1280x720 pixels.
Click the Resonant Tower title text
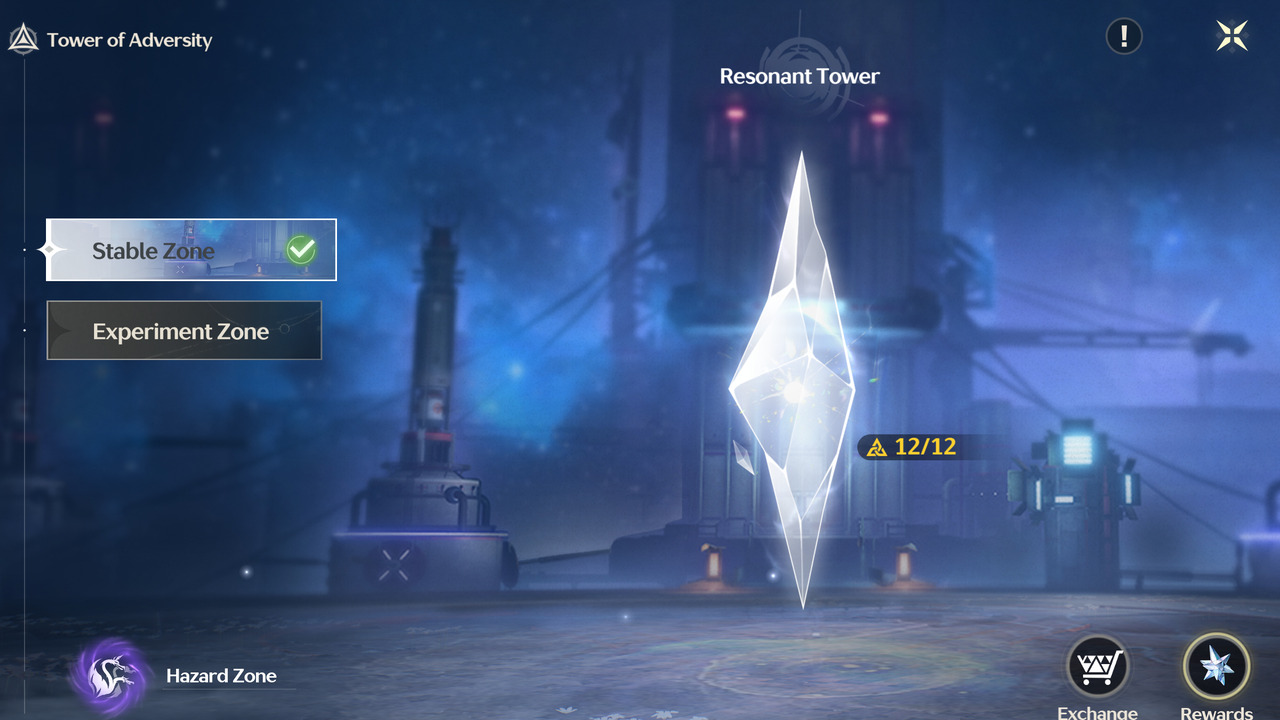coord(800,75)
